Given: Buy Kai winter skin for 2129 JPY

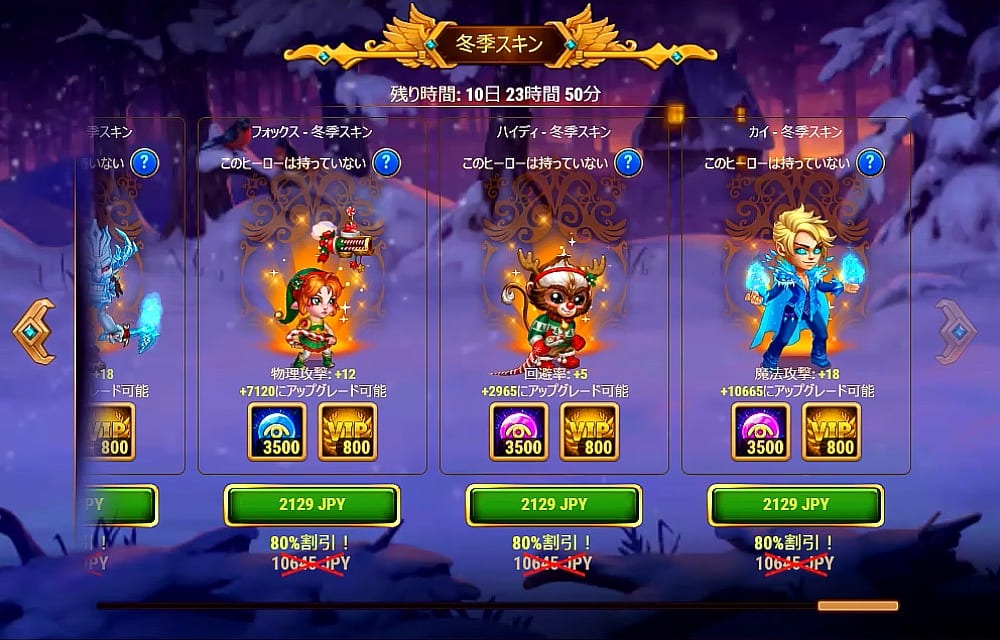Looking at the screenshot, I should pos(796,505).
